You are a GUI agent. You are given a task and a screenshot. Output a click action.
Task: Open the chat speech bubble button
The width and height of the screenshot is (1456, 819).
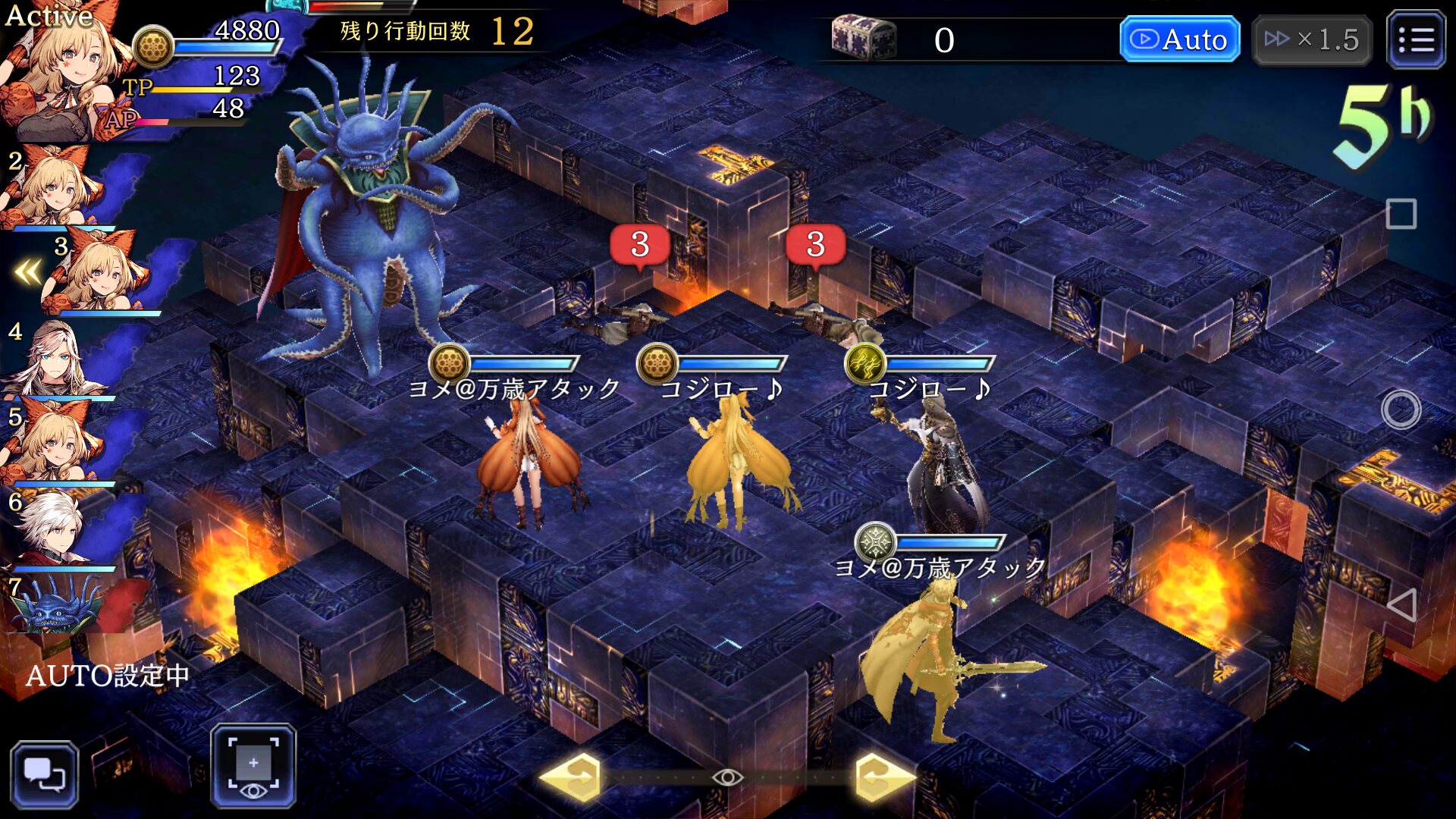coord(44,773)
